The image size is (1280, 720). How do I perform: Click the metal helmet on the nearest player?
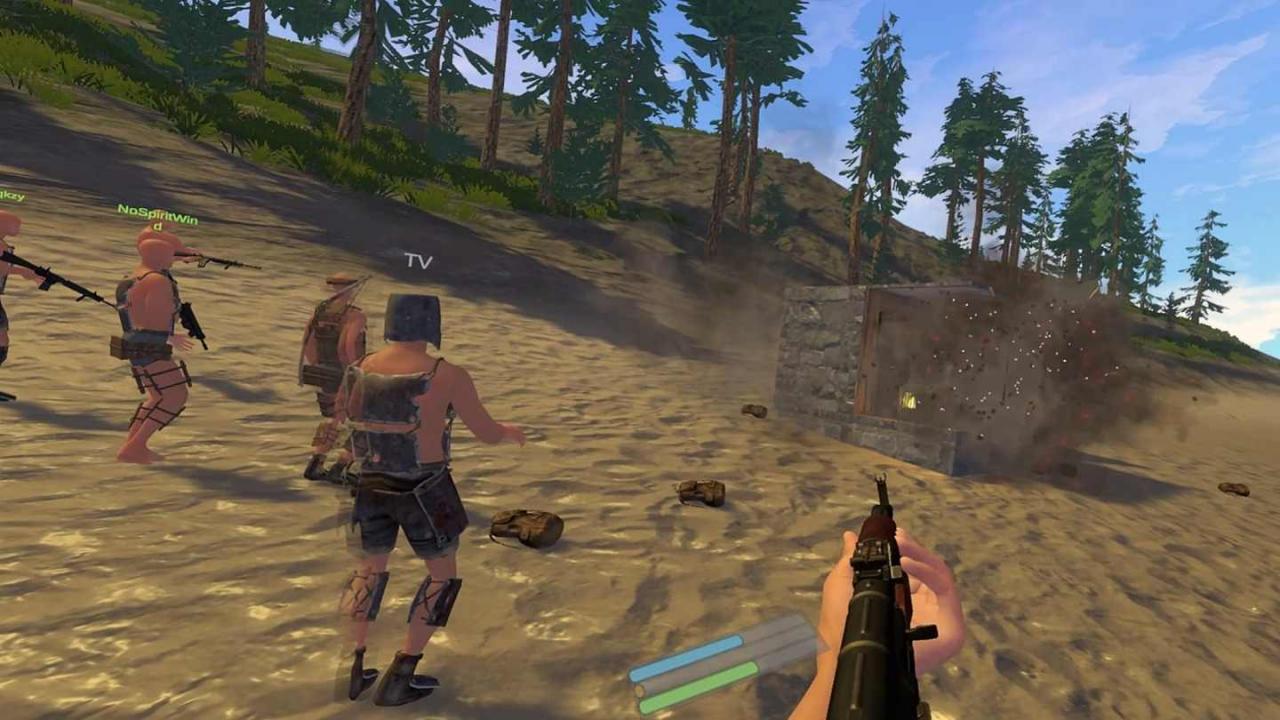point(414,315)
